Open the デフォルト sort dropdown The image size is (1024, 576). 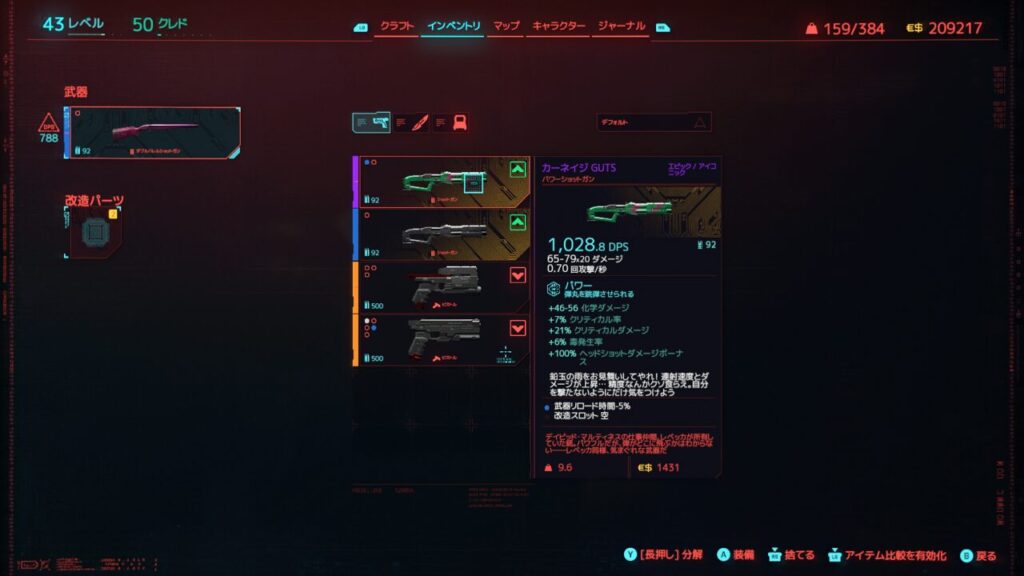tap(654, 122)
